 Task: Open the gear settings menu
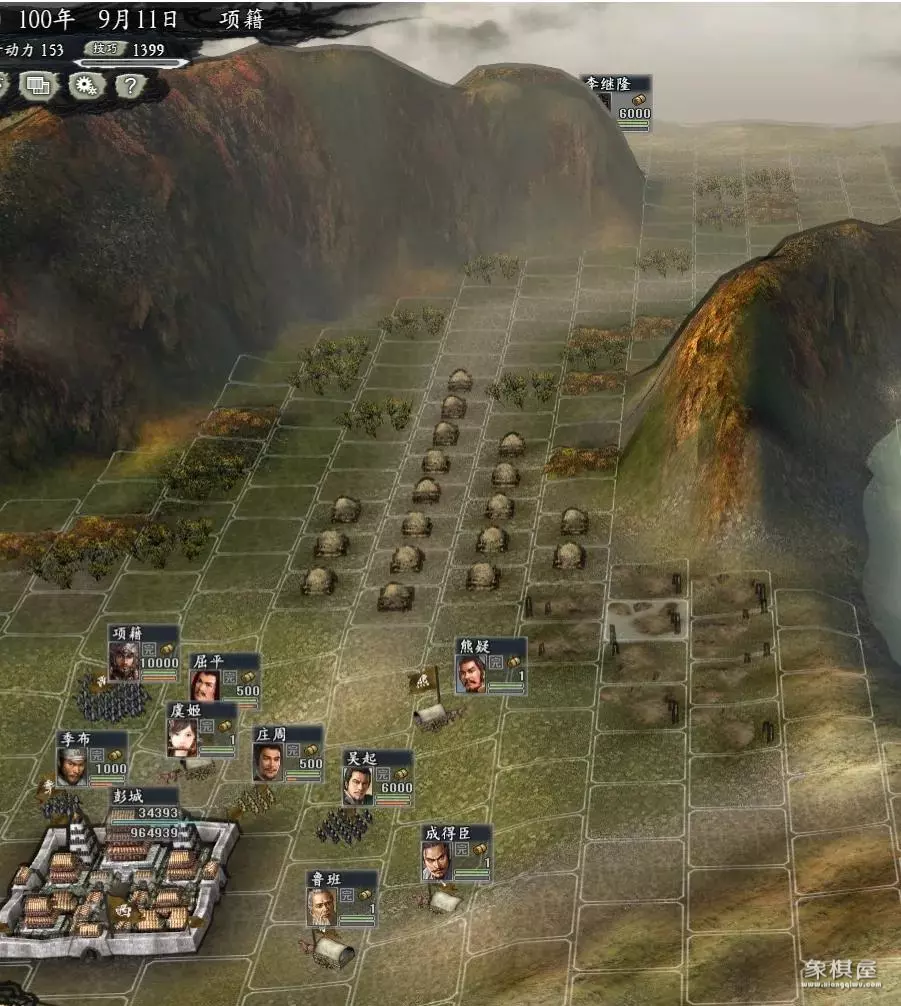pyautogui.click(x=86, y=85)
